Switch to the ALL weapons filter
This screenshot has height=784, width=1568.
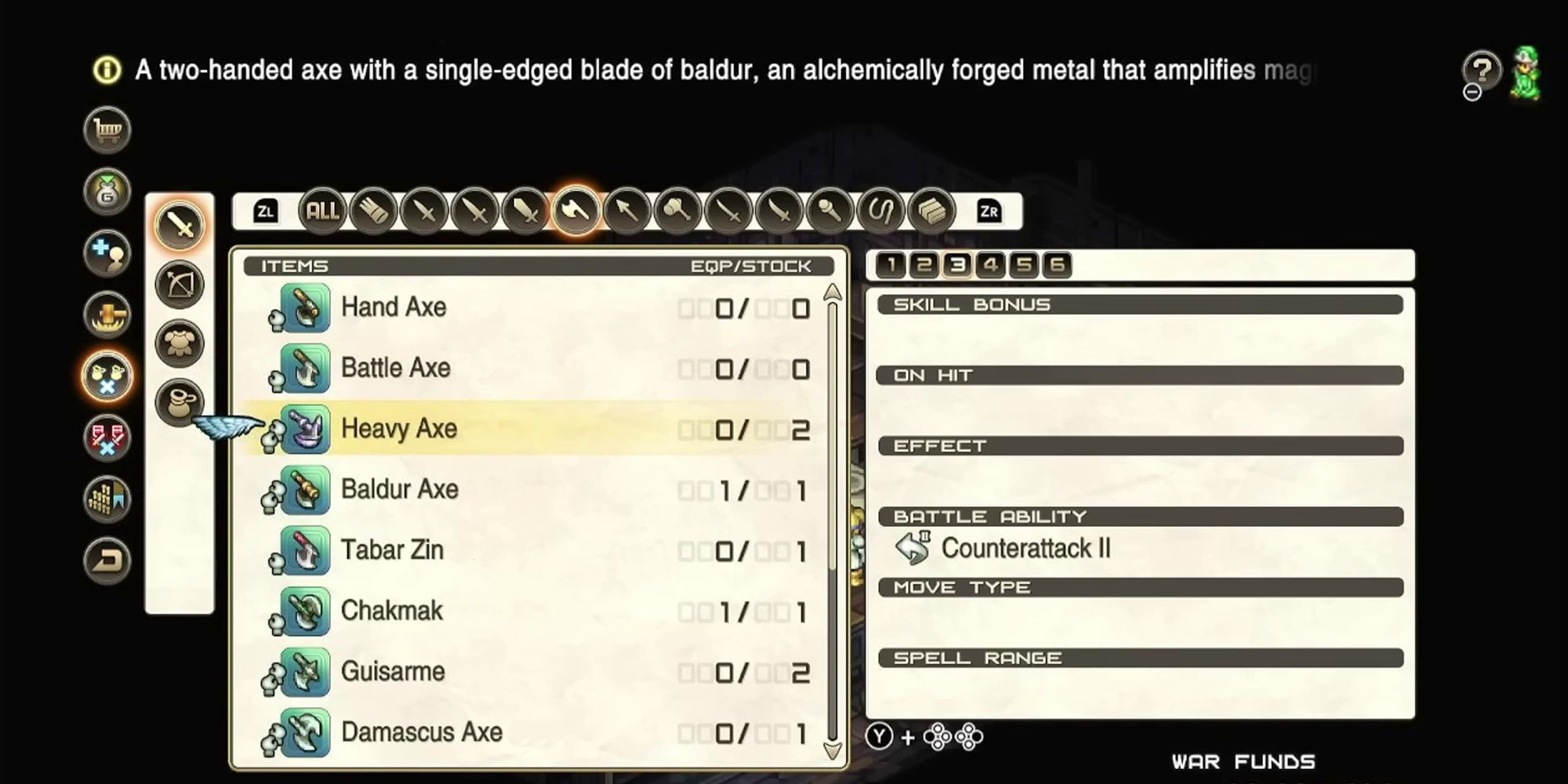point(321,210)
